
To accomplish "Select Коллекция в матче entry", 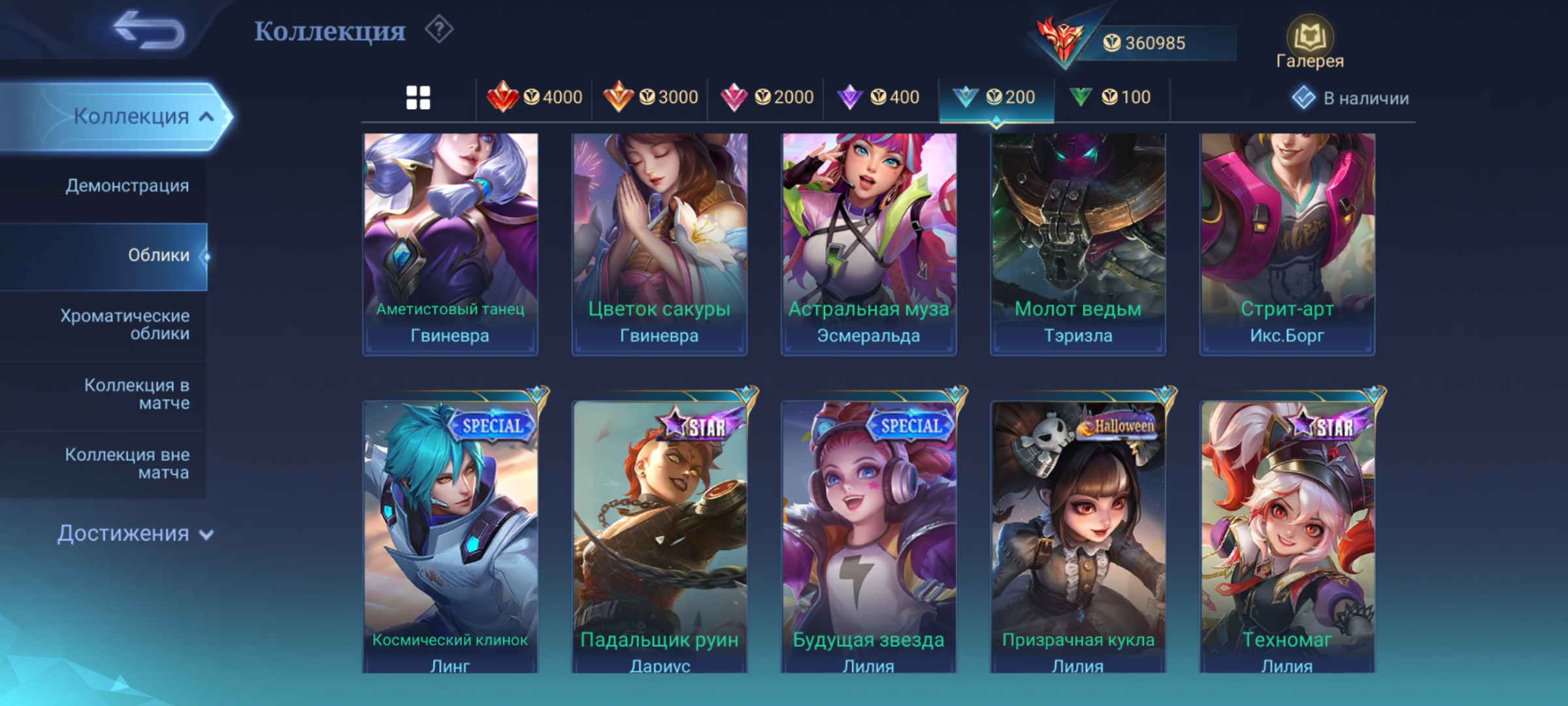I will point(137,394).
